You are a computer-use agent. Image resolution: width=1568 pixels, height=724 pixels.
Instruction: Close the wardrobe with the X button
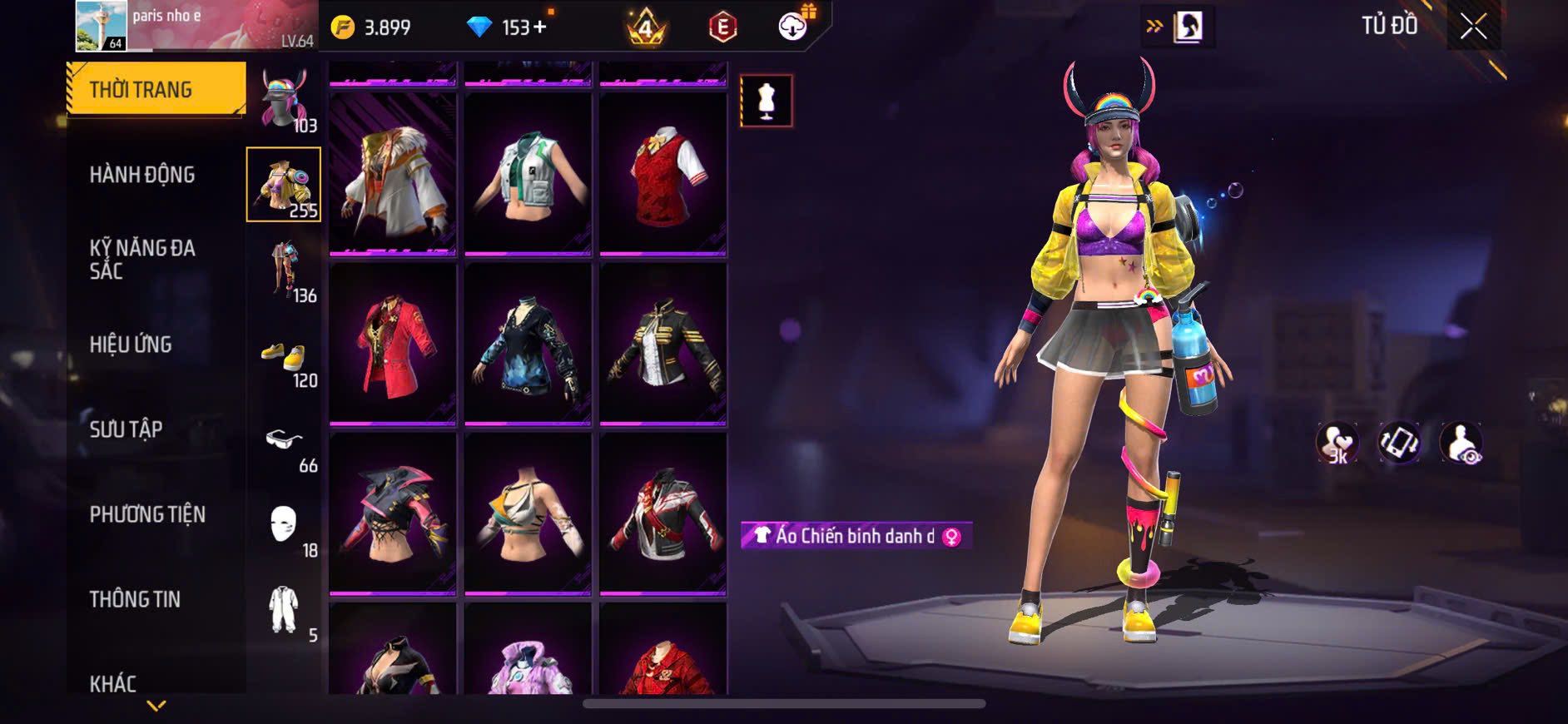tap(1473, 27)
